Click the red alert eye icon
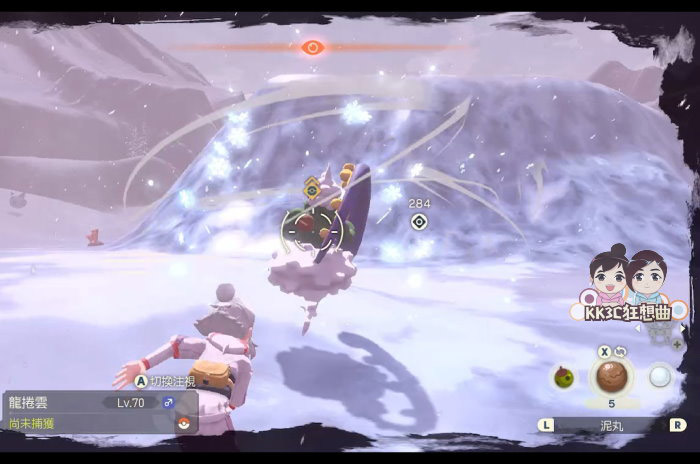The width and height of the screenshot is (700, 464). pos(313,46)
